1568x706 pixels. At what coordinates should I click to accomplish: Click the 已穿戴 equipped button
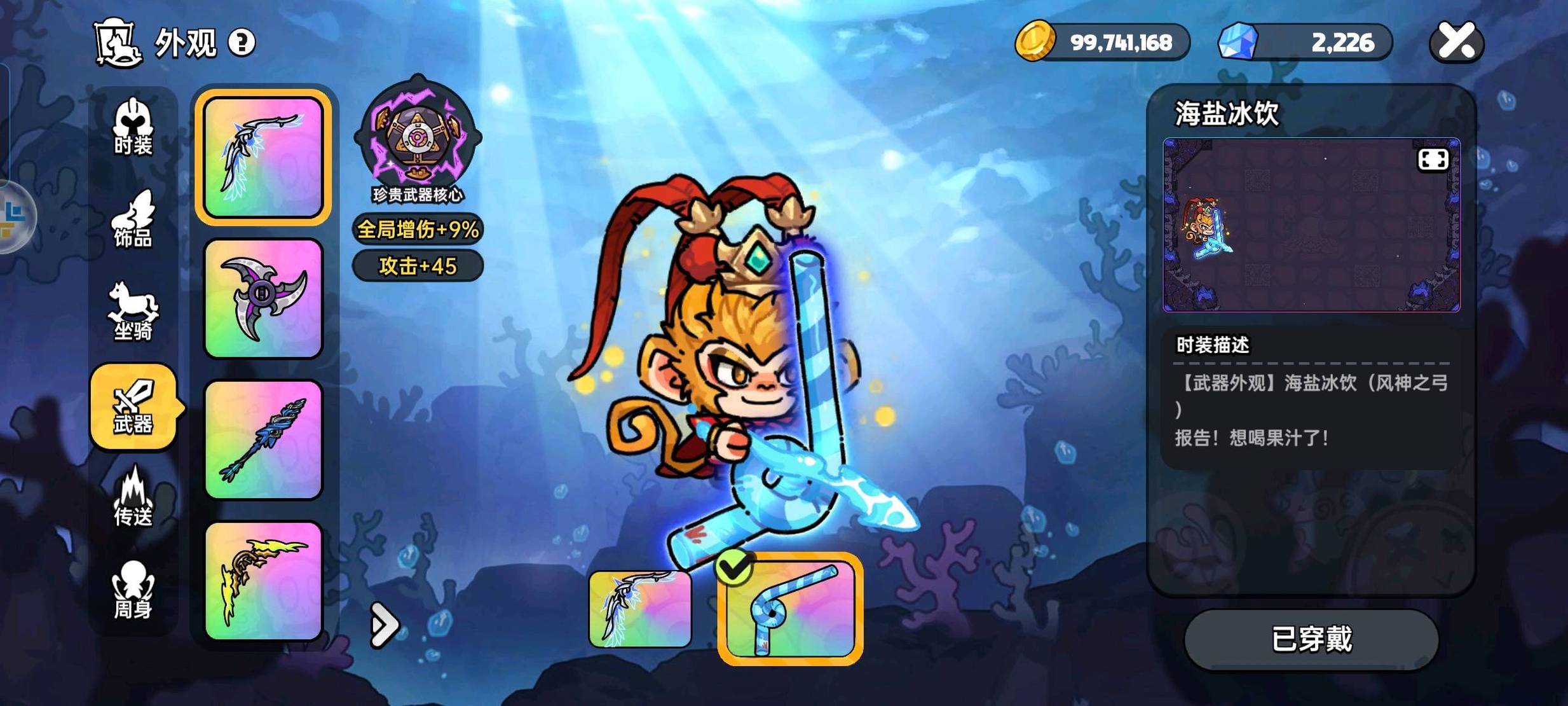(1311, 639)
